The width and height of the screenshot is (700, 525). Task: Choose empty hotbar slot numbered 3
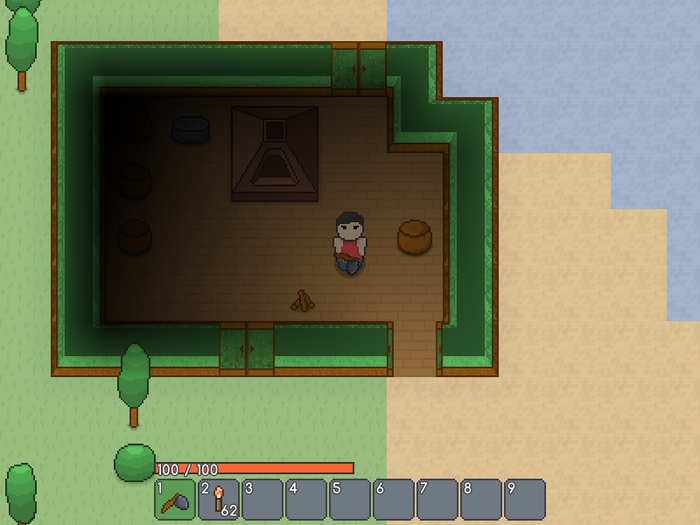(x=262, y=499)
